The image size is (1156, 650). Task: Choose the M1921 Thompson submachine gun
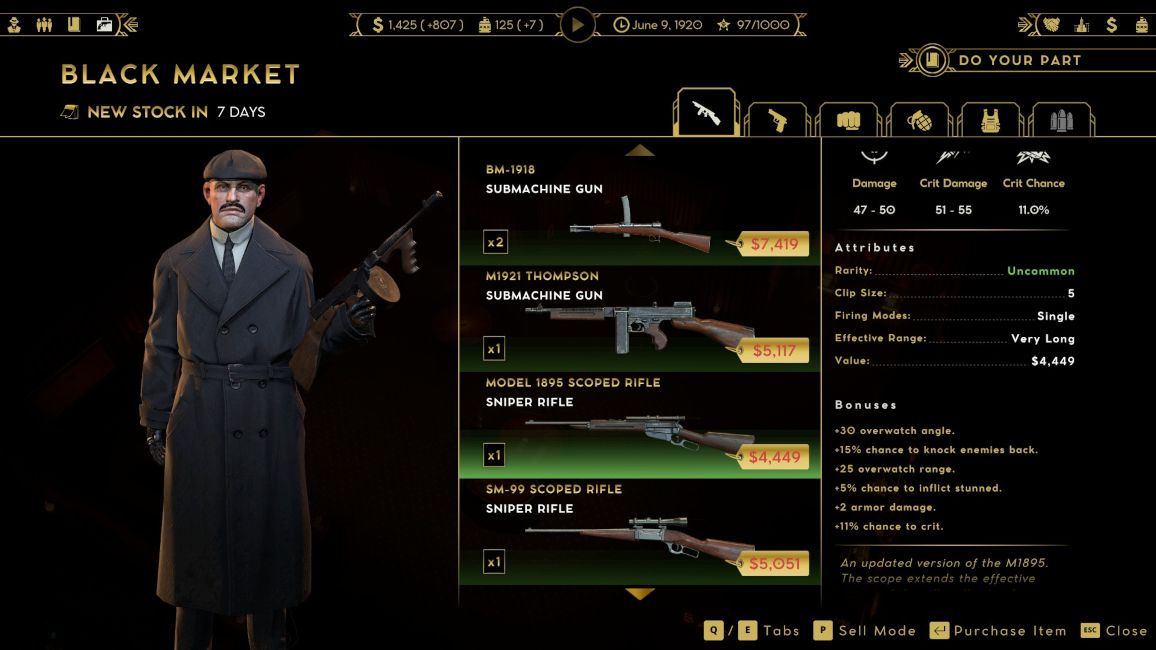click(639, 317)
